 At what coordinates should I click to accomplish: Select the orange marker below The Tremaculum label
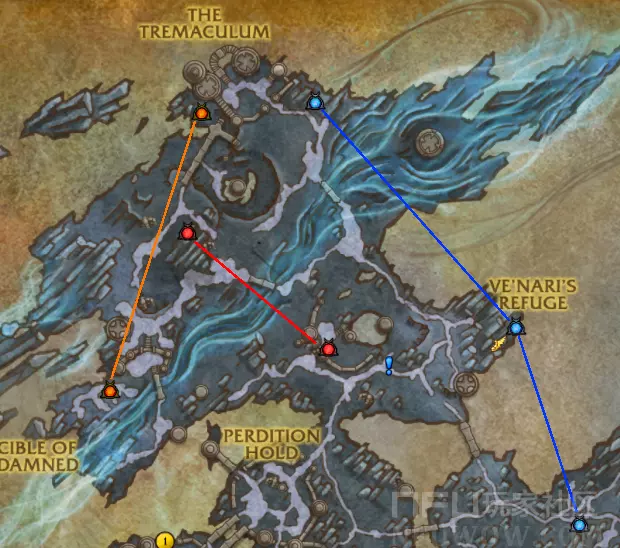tap(201, 113)
